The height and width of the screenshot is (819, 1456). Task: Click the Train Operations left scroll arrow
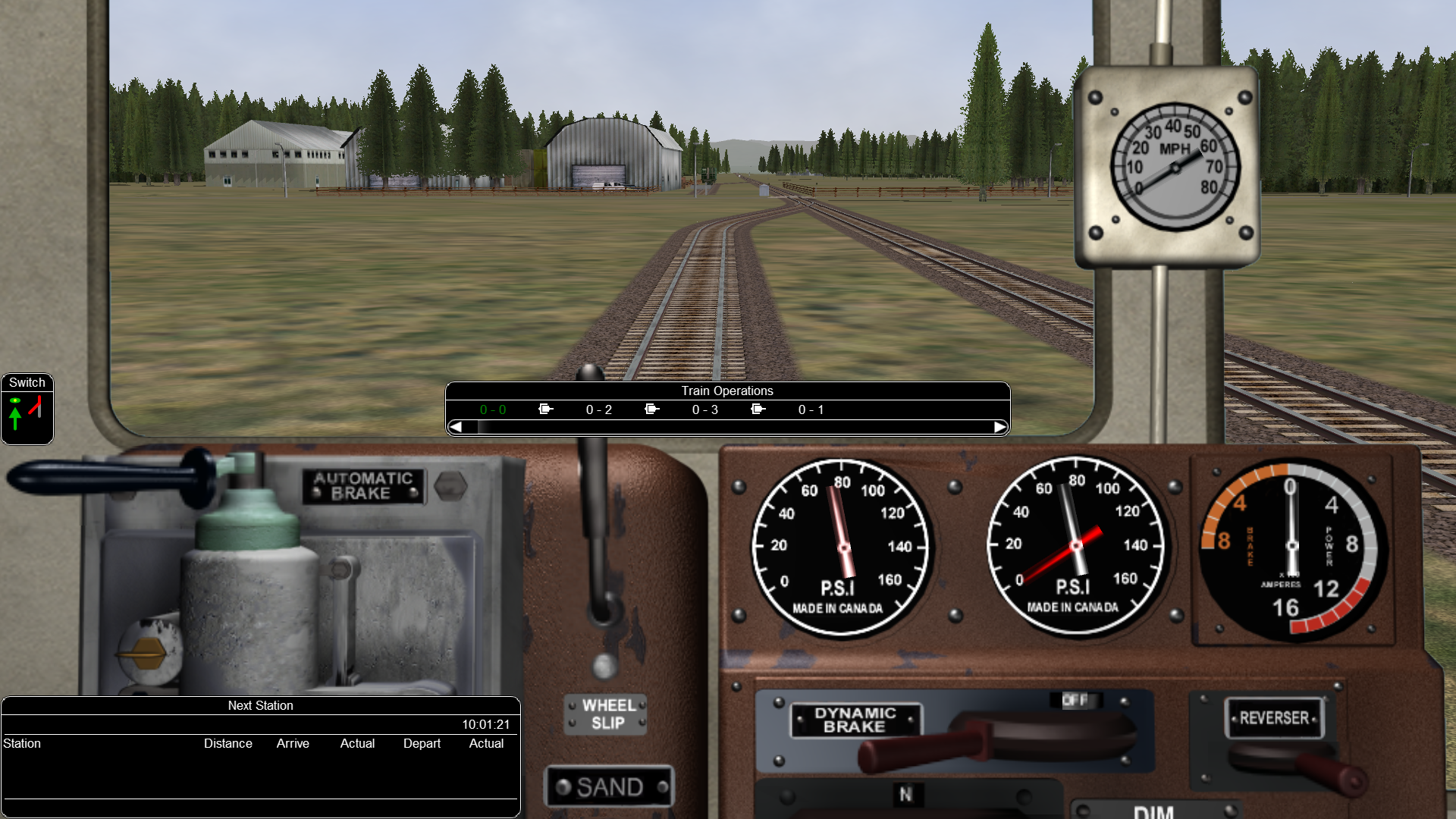(x=456, y=427)
